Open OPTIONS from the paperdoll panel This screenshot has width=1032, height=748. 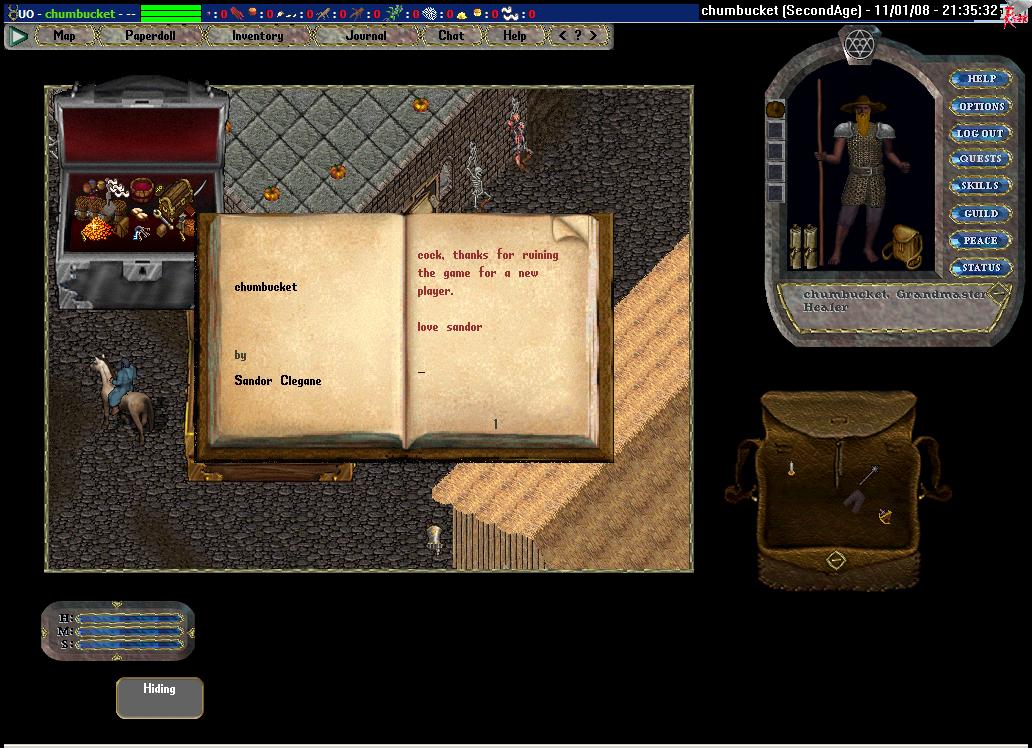coord(981,106)
